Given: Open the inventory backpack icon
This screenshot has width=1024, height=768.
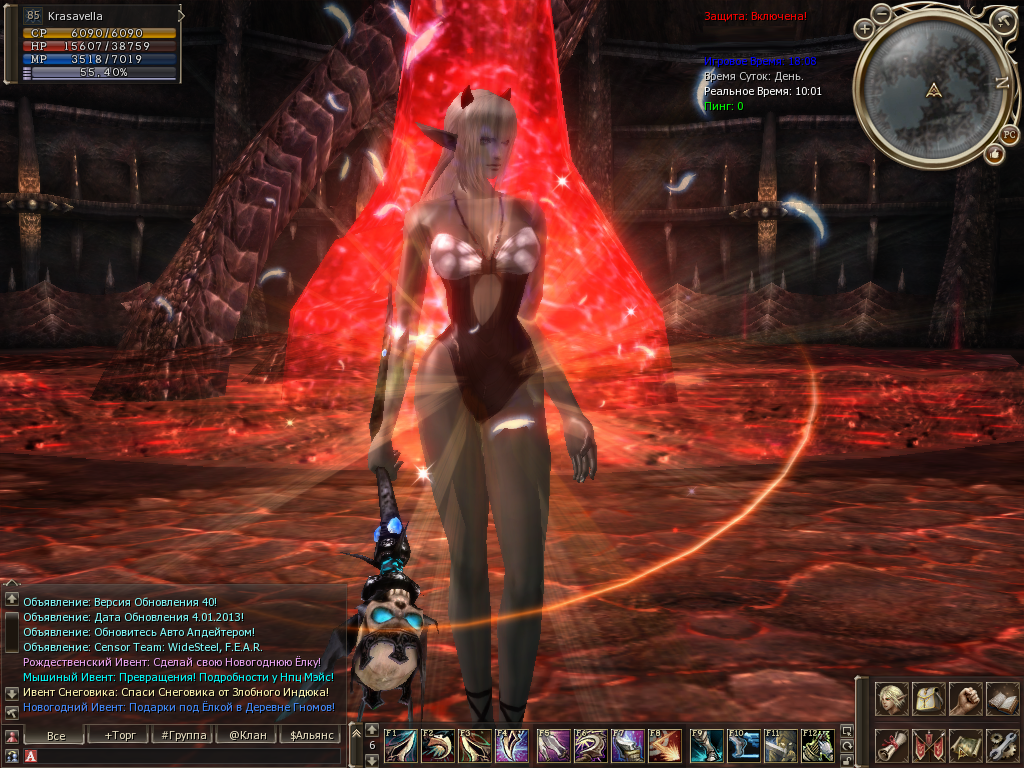Looking at the screenshot, I should [928, 698].
